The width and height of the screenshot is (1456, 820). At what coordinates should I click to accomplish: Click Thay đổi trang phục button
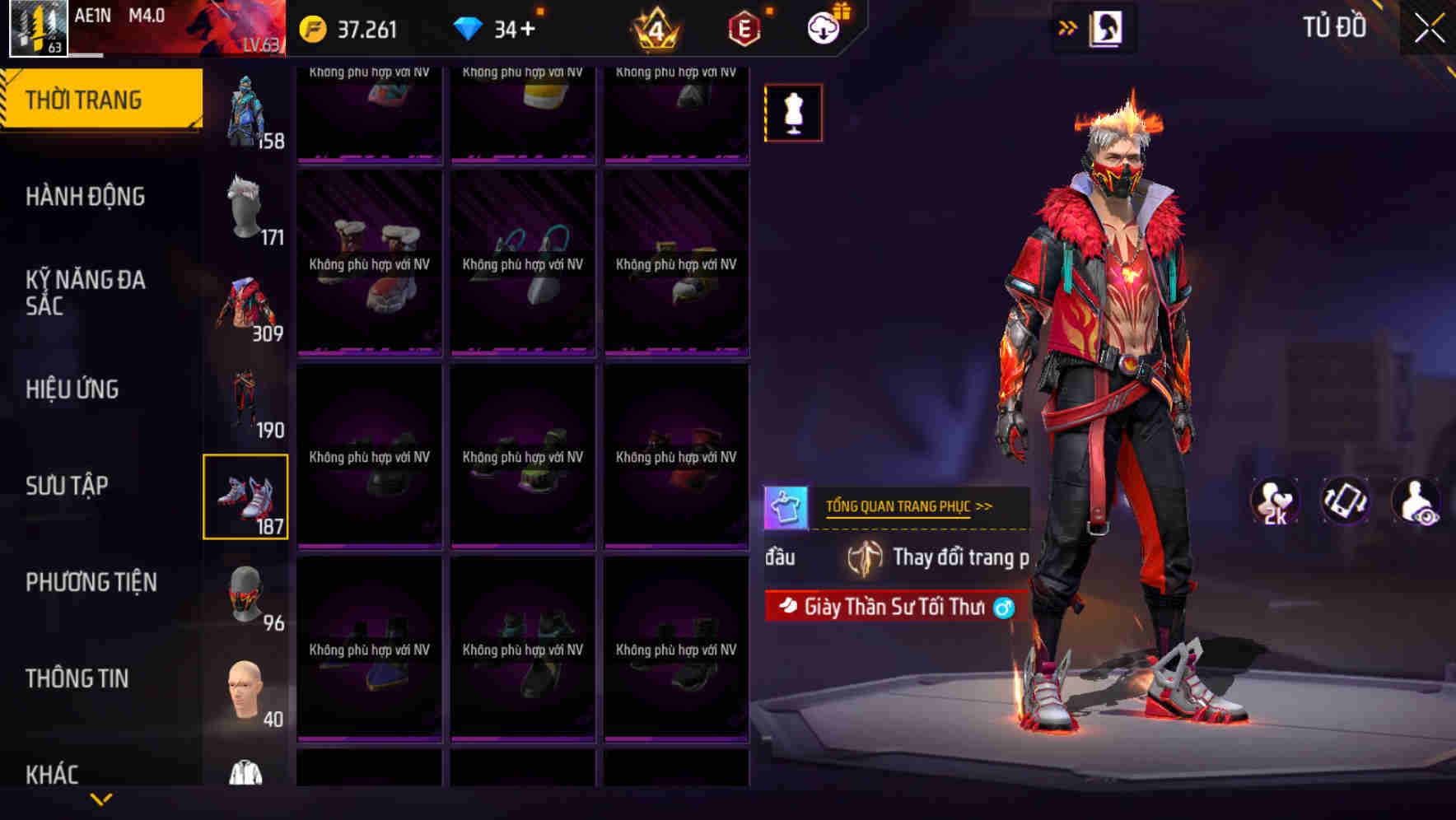click(x=955, y=557)
